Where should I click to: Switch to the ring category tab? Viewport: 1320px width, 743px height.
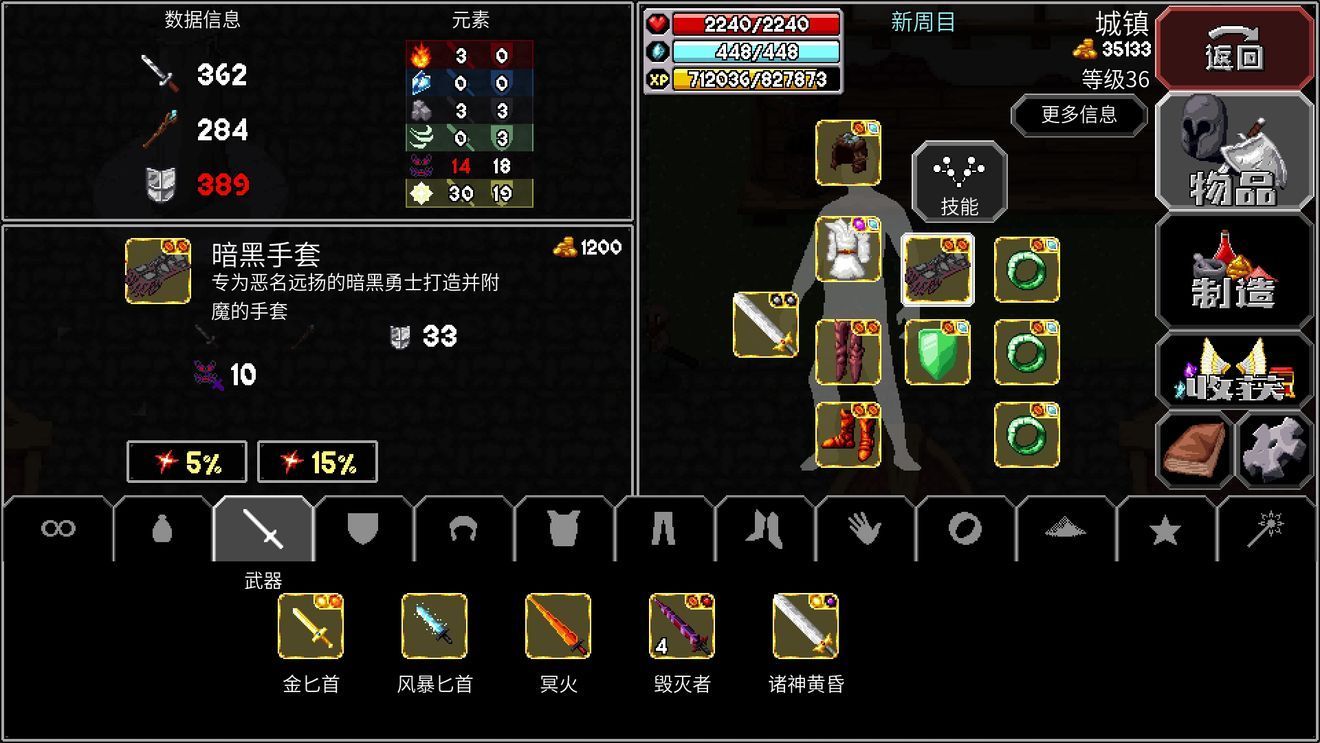[963, 530]
